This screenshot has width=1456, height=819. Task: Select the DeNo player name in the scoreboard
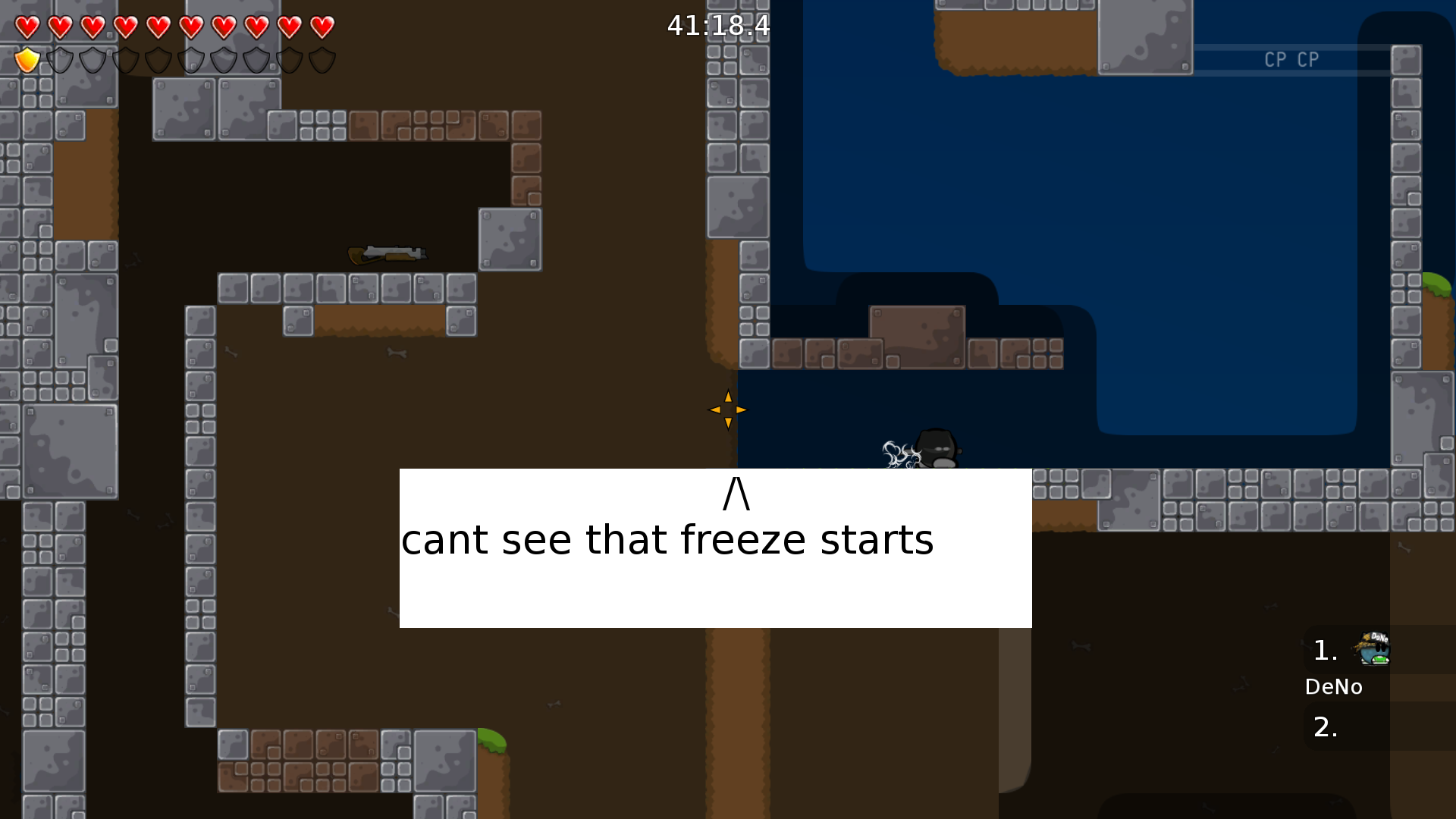point(1334,686)
